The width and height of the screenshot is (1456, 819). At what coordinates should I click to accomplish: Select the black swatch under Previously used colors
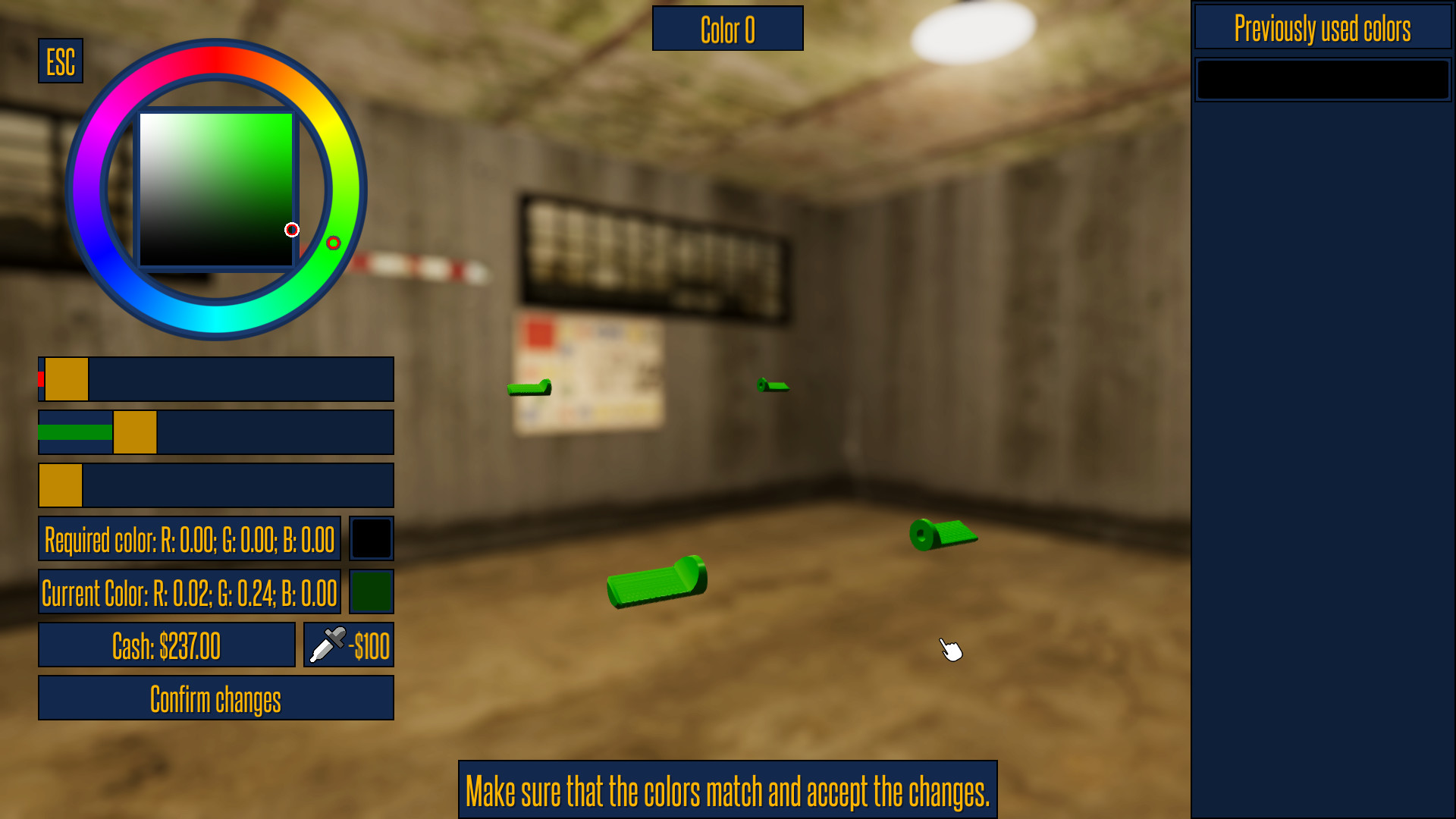pos(1322,79)
